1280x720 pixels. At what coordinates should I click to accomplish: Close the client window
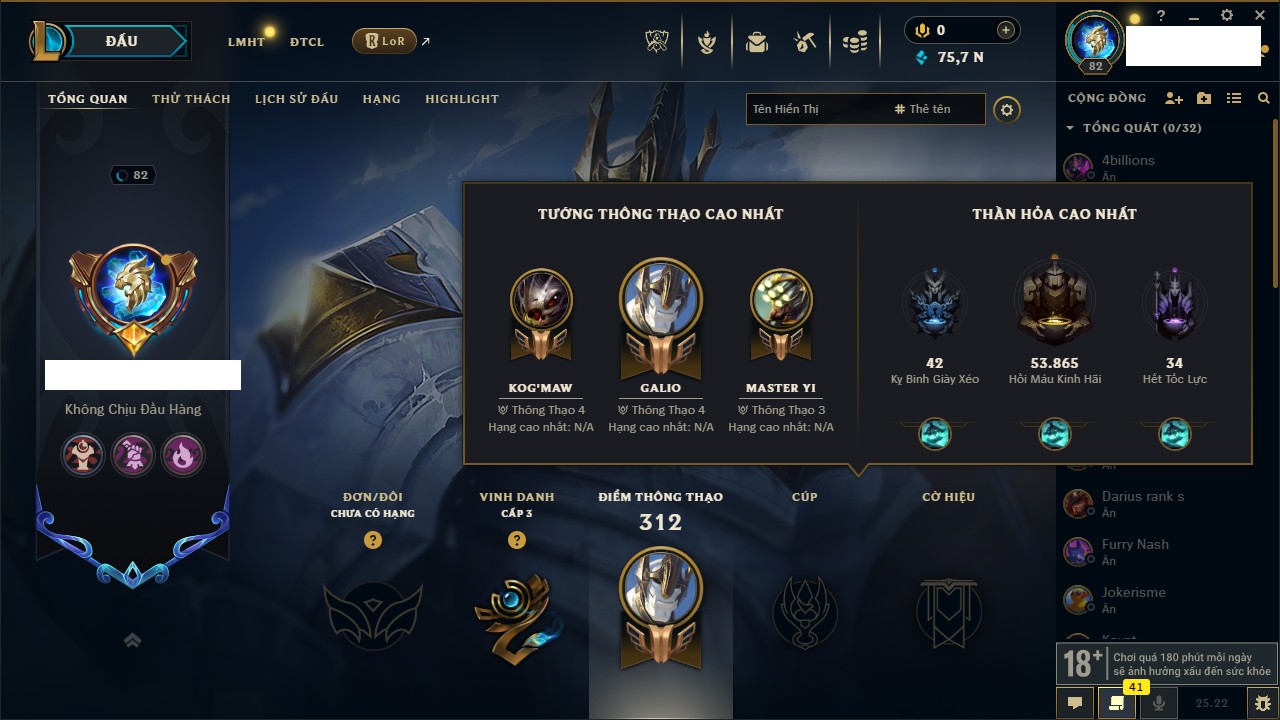click(1259, 16)
